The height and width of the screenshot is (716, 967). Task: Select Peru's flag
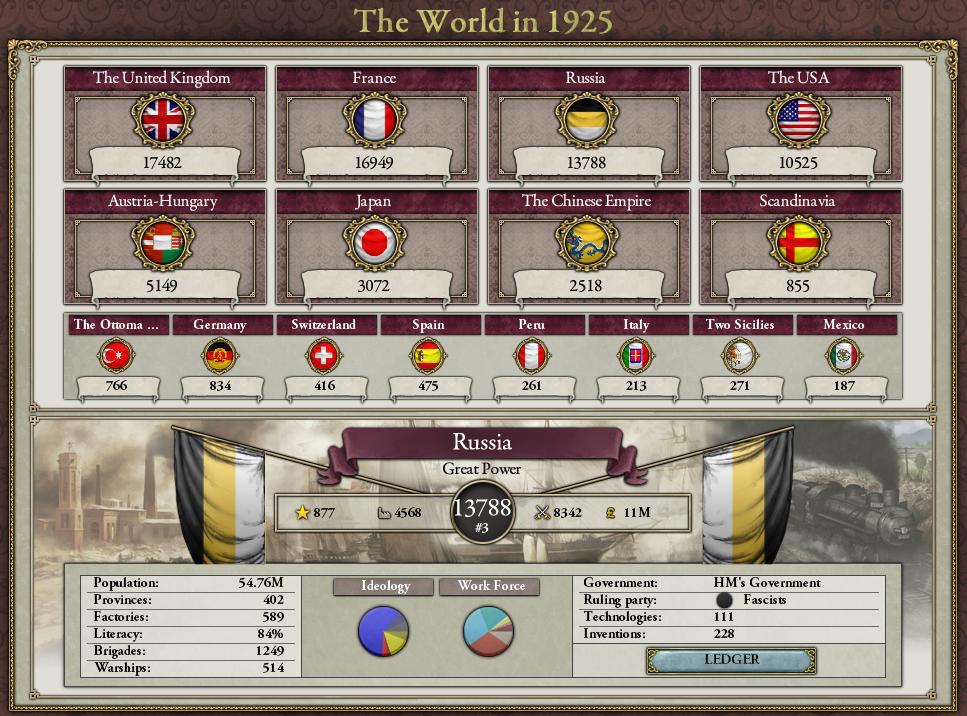tap(532, 355)
